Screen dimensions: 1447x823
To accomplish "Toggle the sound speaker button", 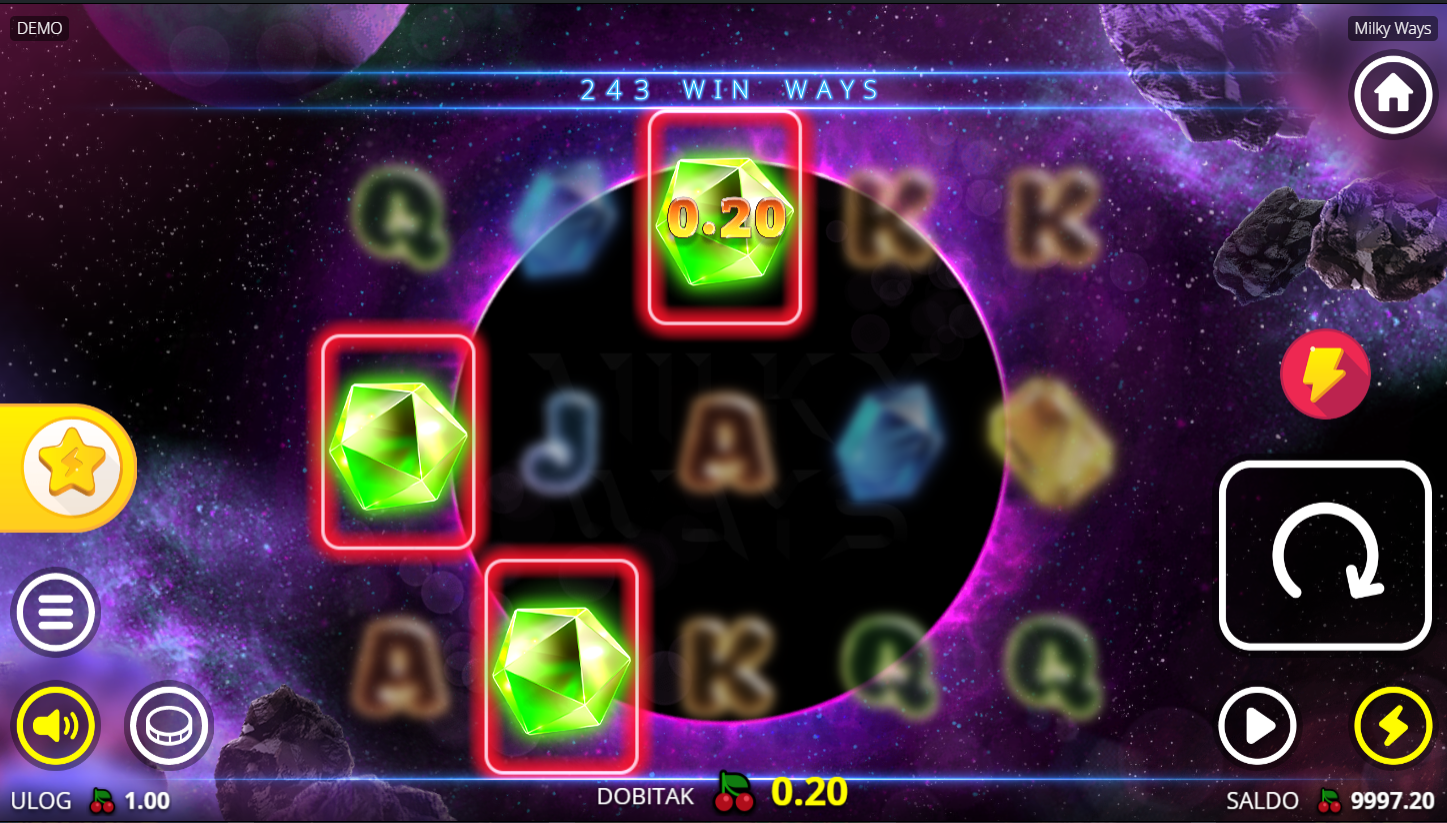I will (55, 725).
